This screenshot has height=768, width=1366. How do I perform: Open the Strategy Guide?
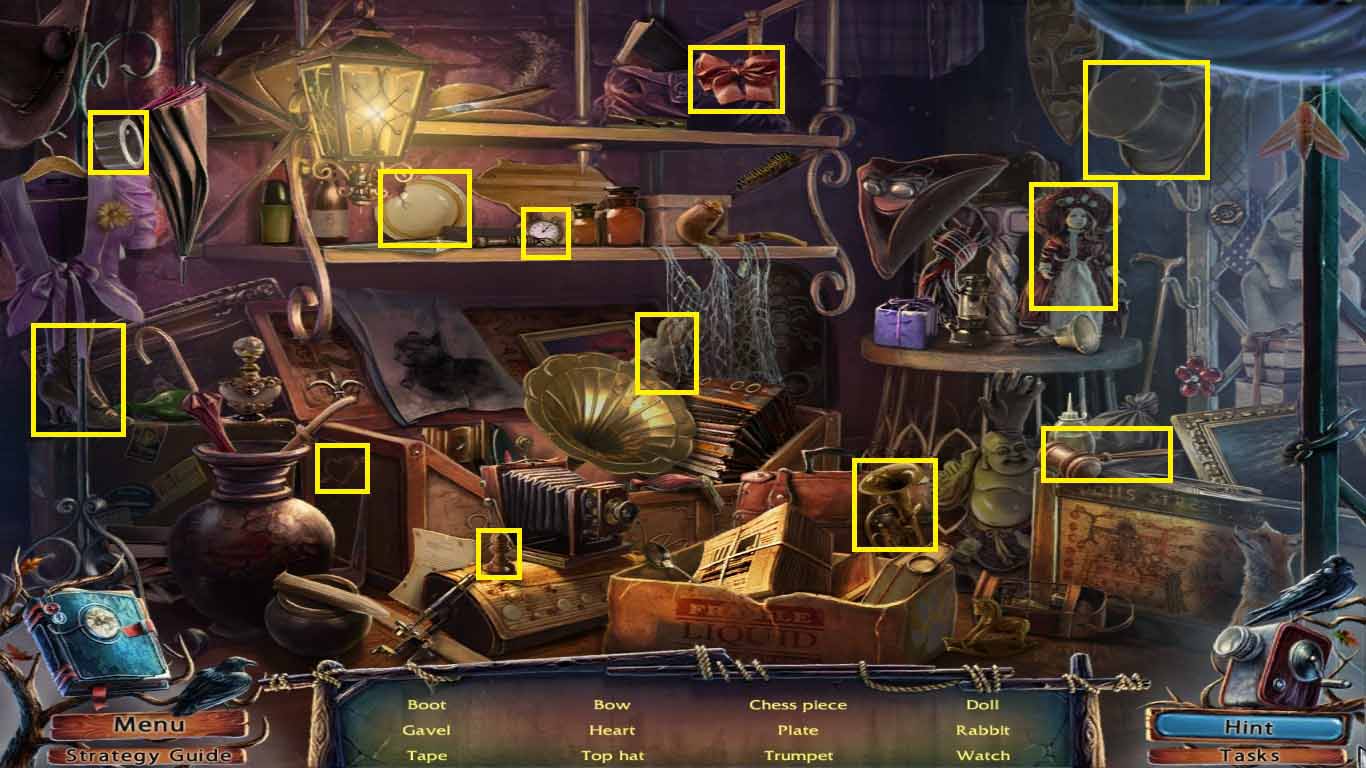point(148,755)
